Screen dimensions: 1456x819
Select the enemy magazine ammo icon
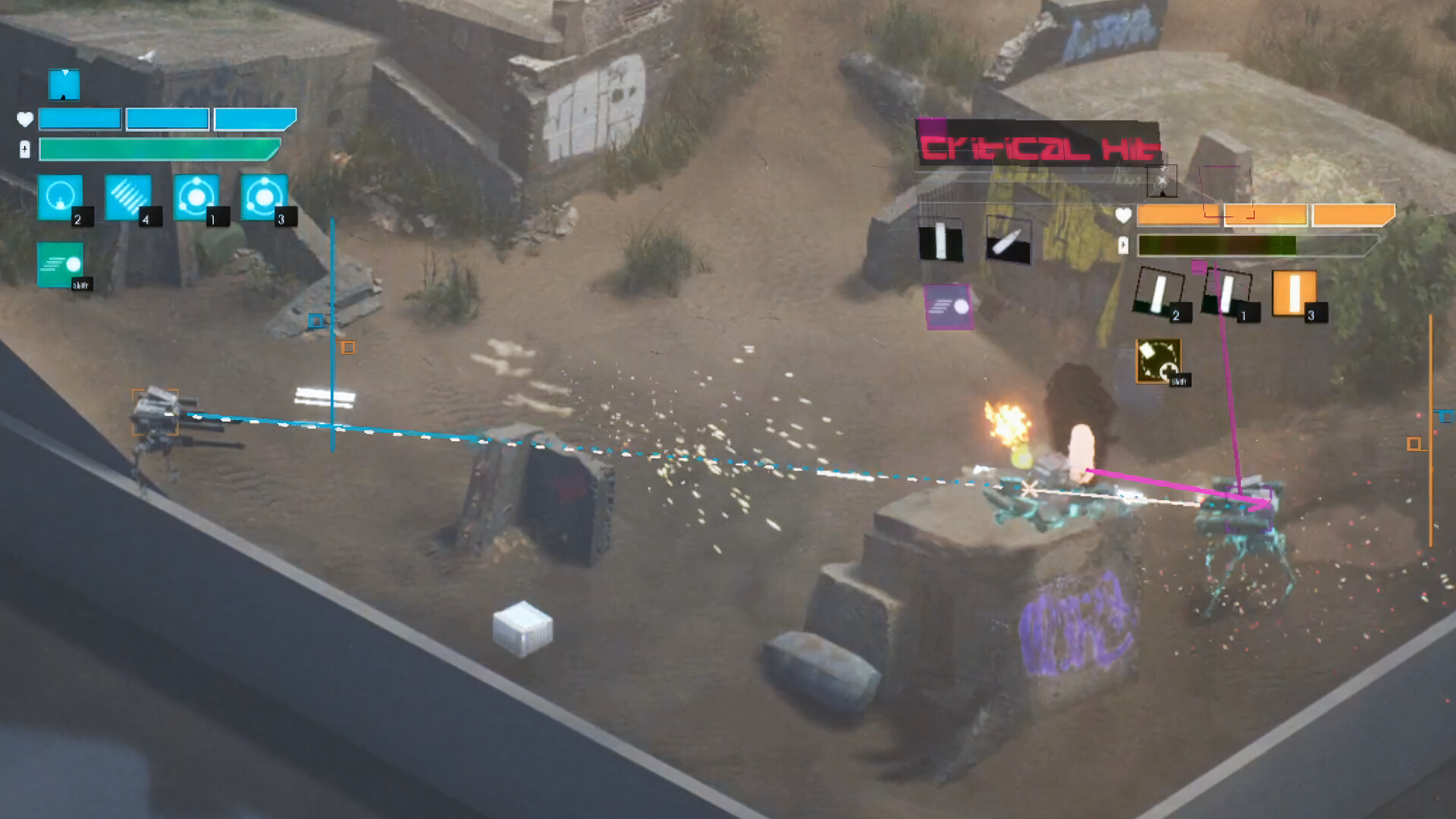(x=940, y=239)
